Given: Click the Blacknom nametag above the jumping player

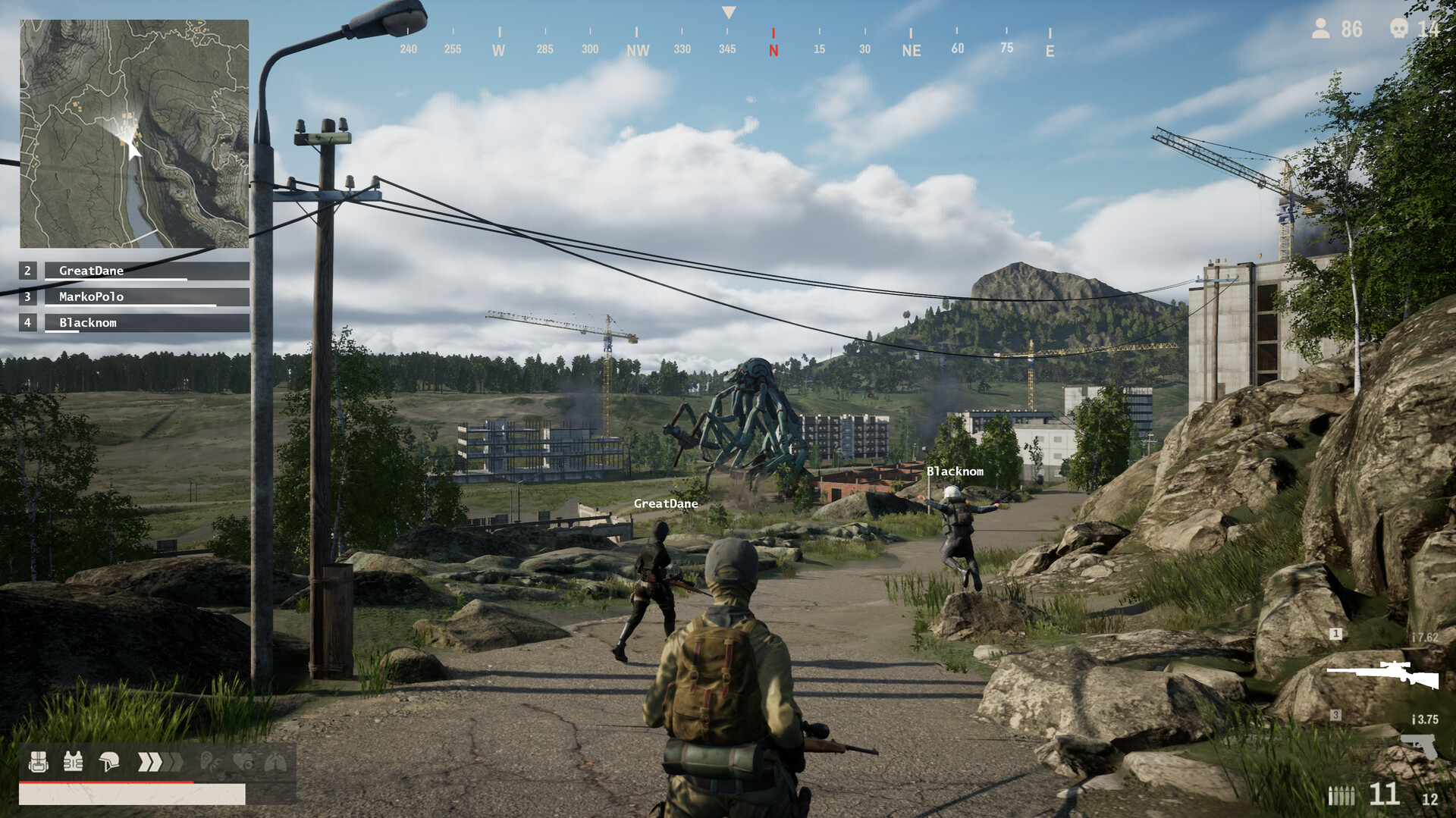Looking at the screenshot, I should 955,472.
